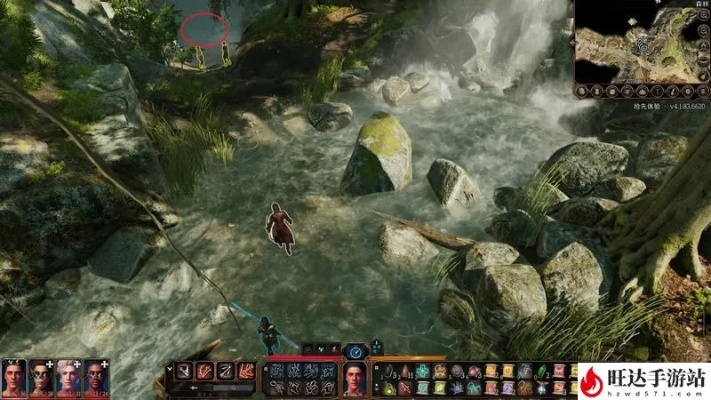This screenshot has width=711, height=400.
Task: Click the active character portrait on the hotbar
Action: click(x=354, y=378)
